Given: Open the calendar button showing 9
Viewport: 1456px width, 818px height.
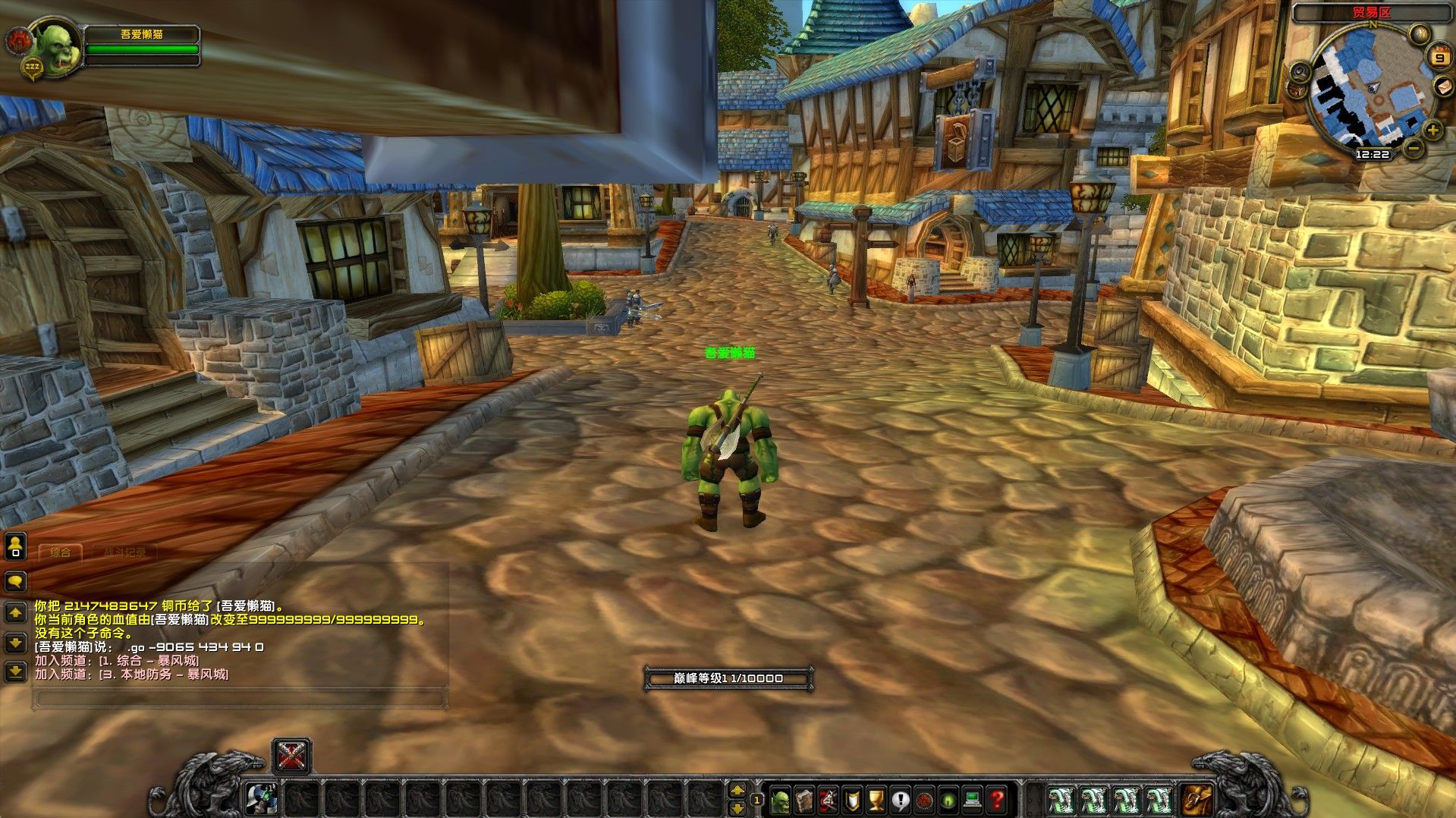Looking at the screenshot, I should point(1439,58).
